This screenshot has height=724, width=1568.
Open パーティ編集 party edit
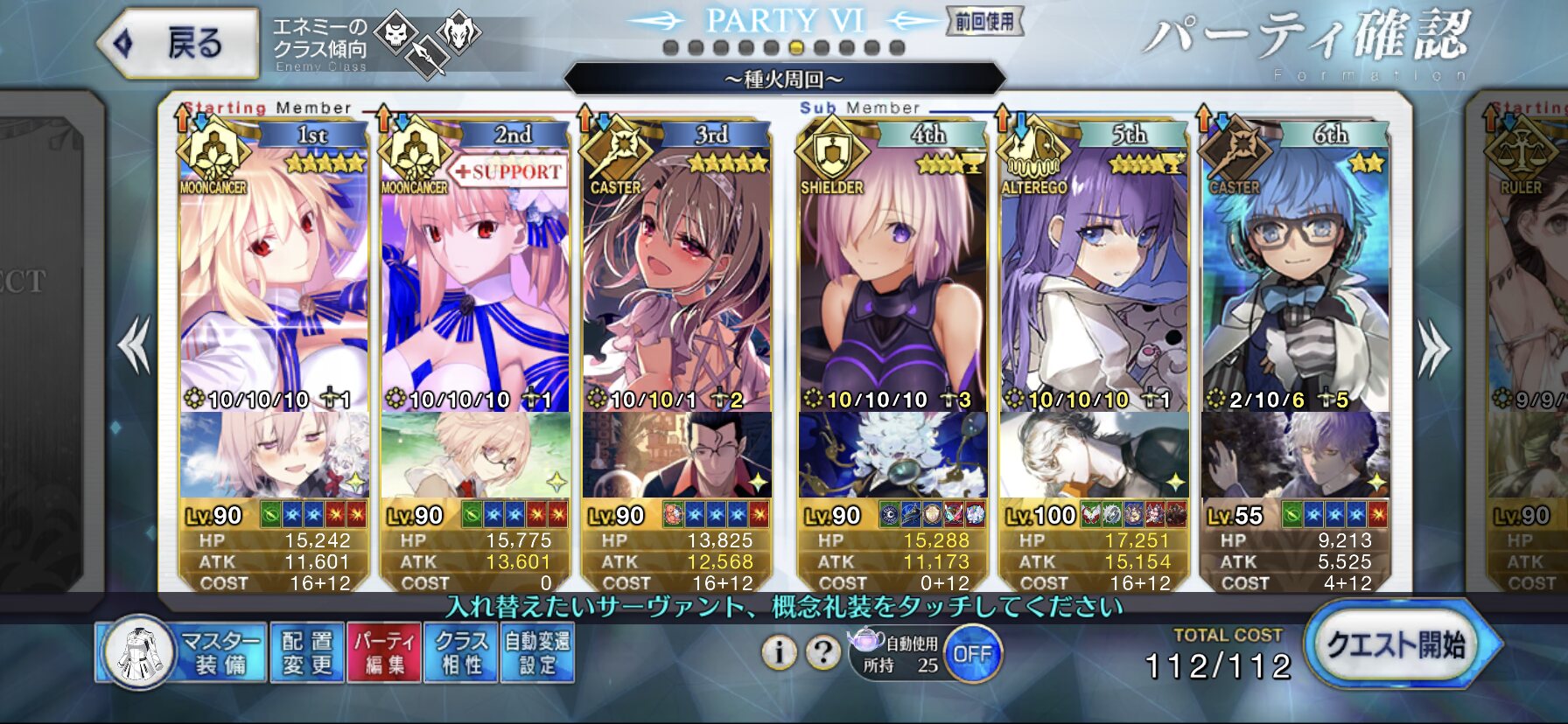[384, 652]
